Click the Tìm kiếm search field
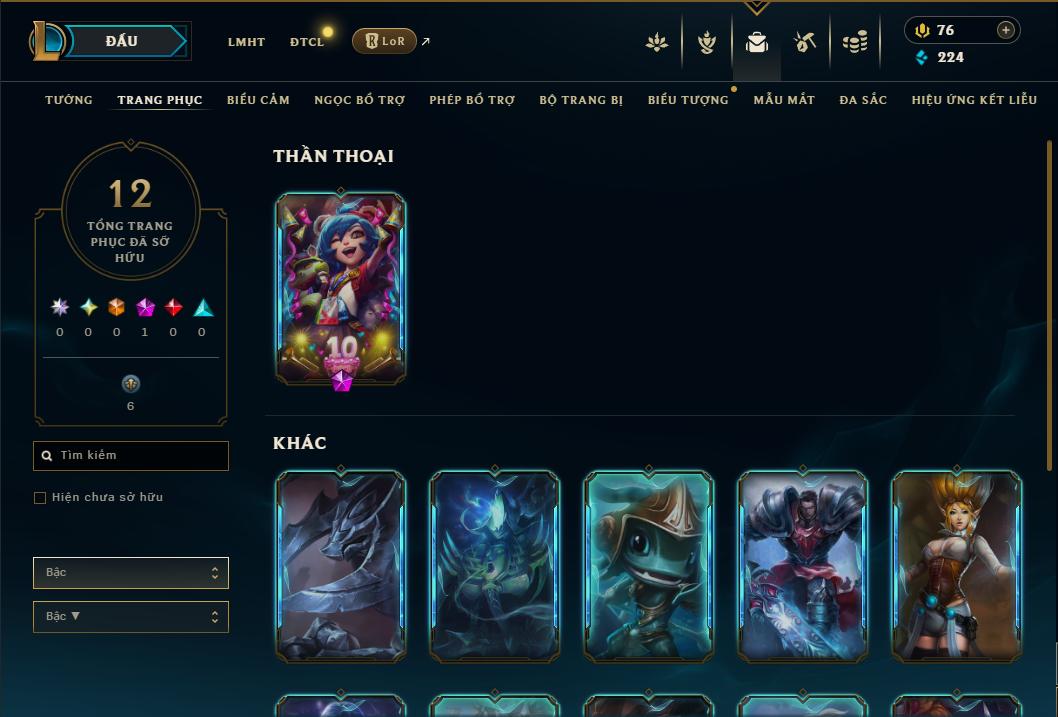 pos(131,456)
